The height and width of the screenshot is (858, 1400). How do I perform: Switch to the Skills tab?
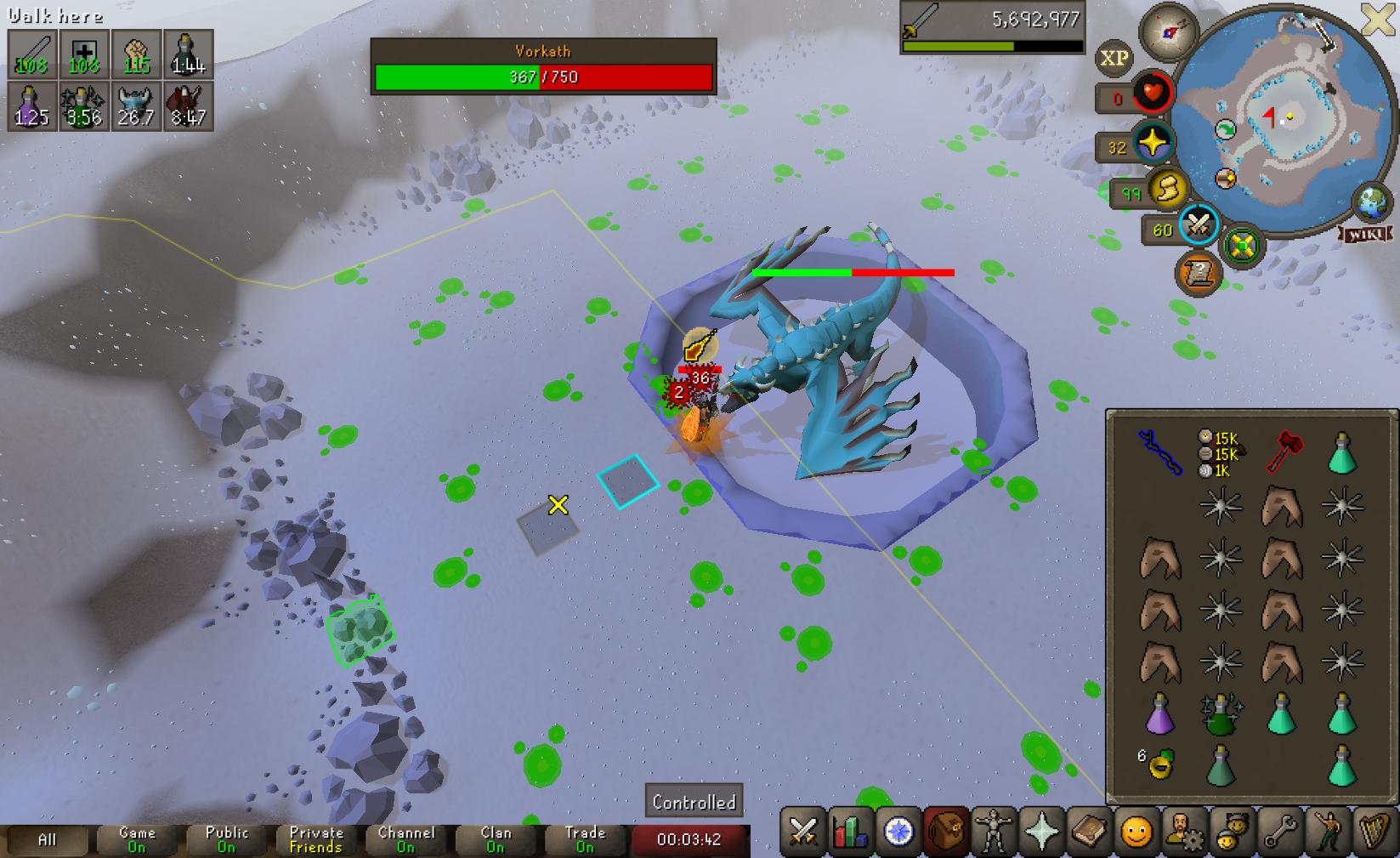point(850,832)
